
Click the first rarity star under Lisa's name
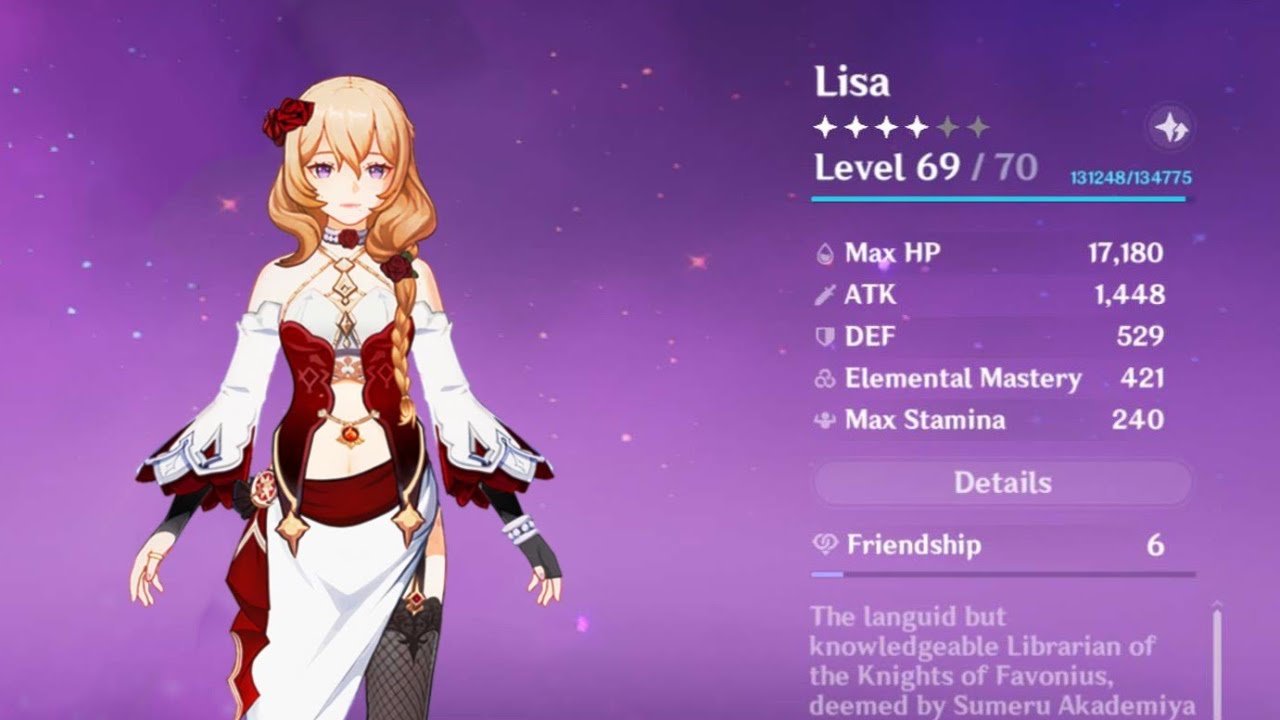pos(824,125)
